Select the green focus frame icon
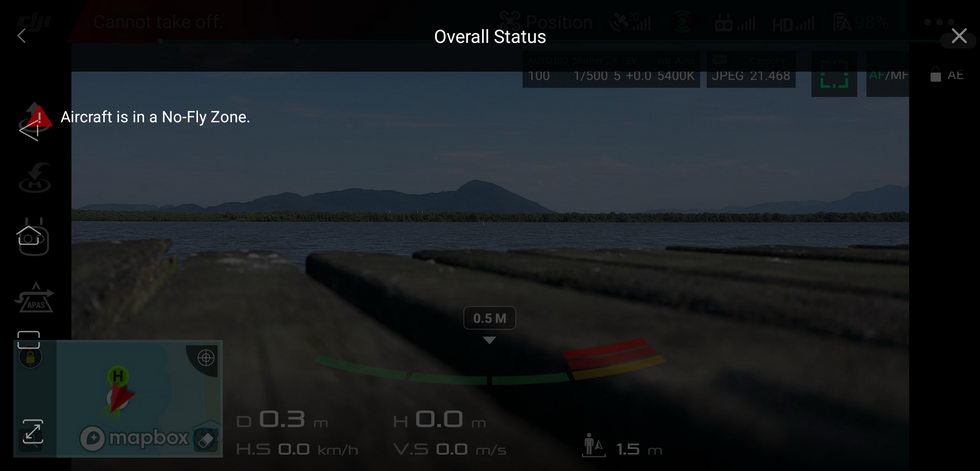This screenshot has width=980, height=471. point(834,75)
